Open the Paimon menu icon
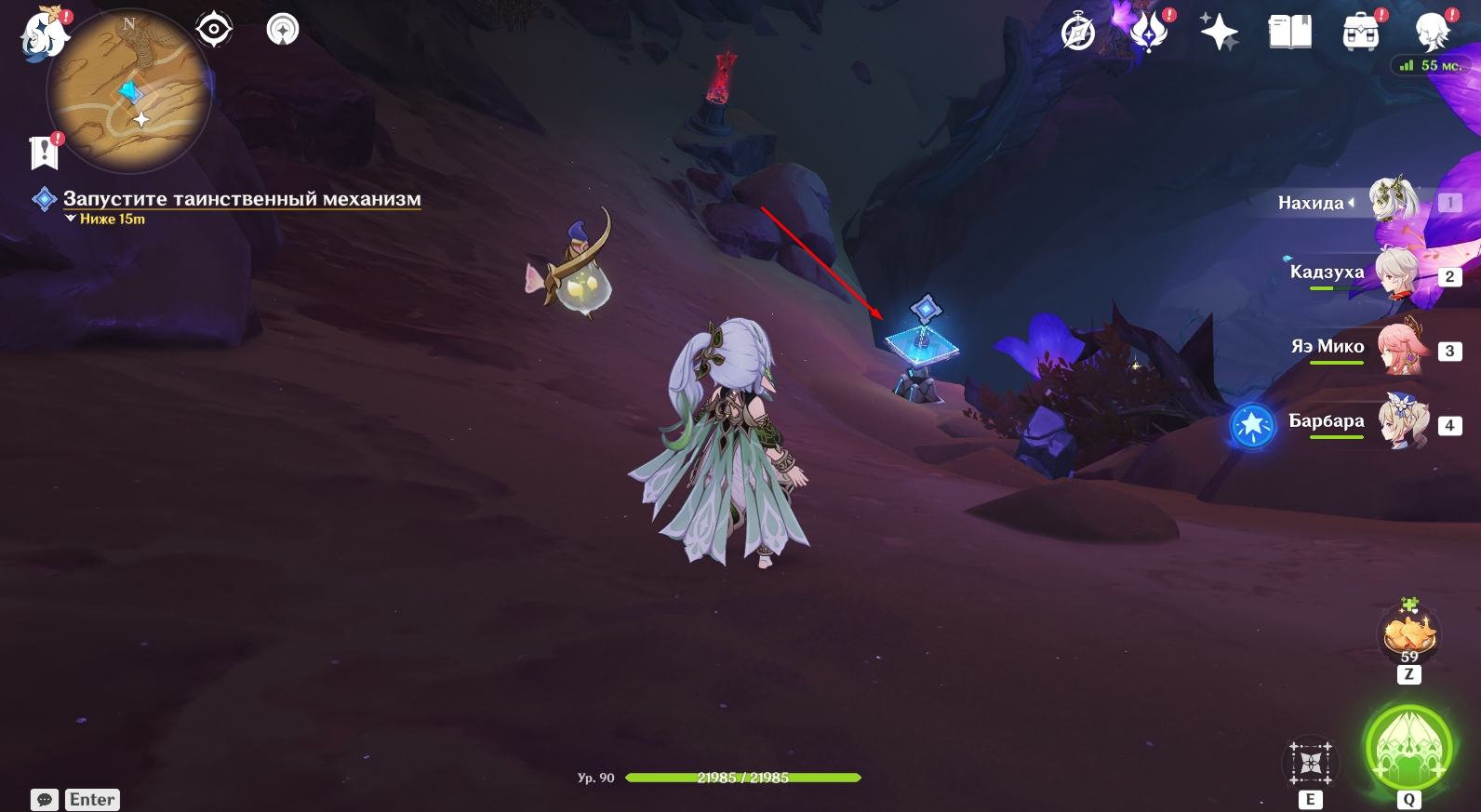 [x=44, y=34]
